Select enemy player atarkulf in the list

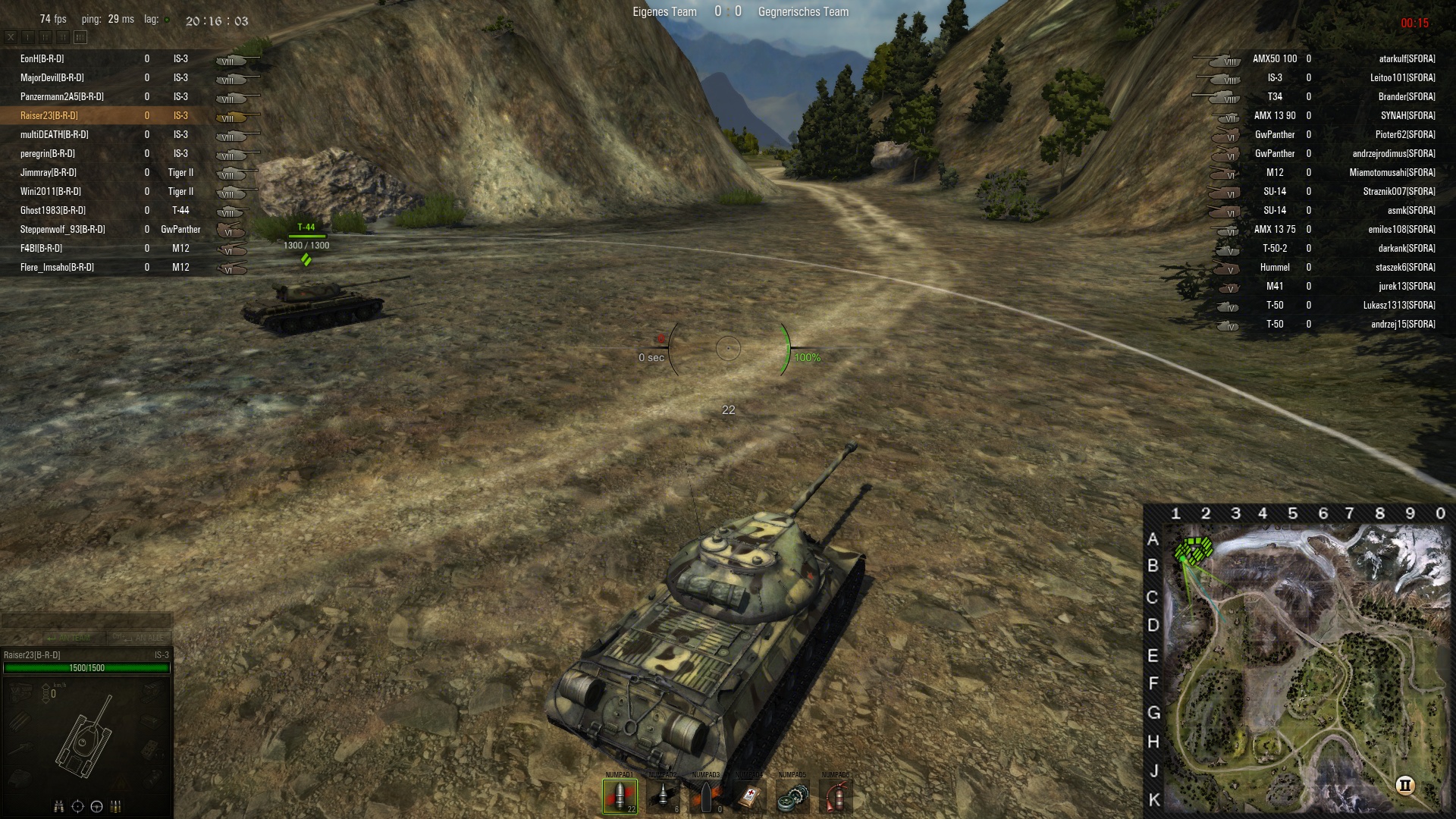point(1407,58)
